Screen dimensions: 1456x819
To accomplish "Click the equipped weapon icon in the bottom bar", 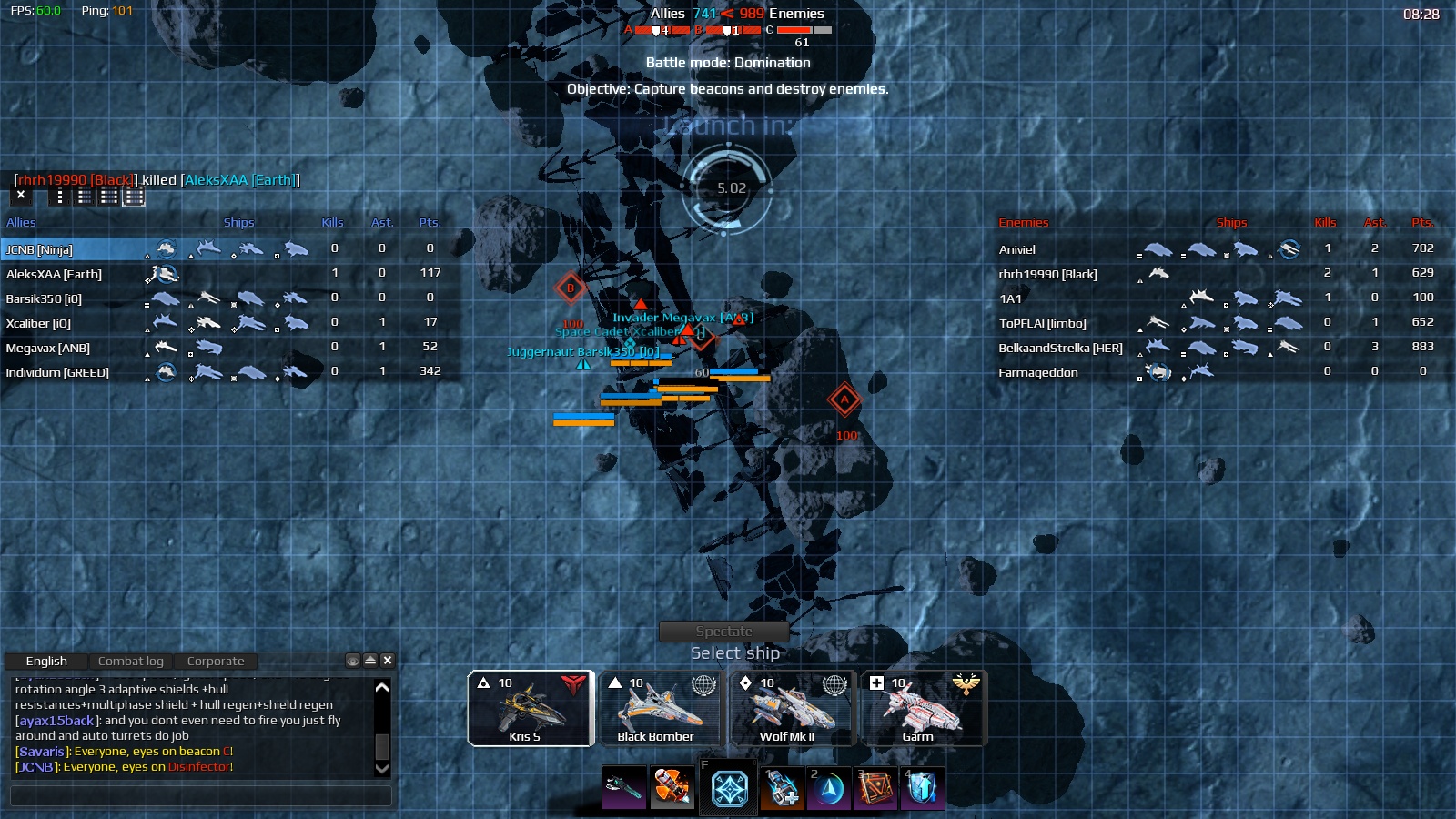I will 623,788.
